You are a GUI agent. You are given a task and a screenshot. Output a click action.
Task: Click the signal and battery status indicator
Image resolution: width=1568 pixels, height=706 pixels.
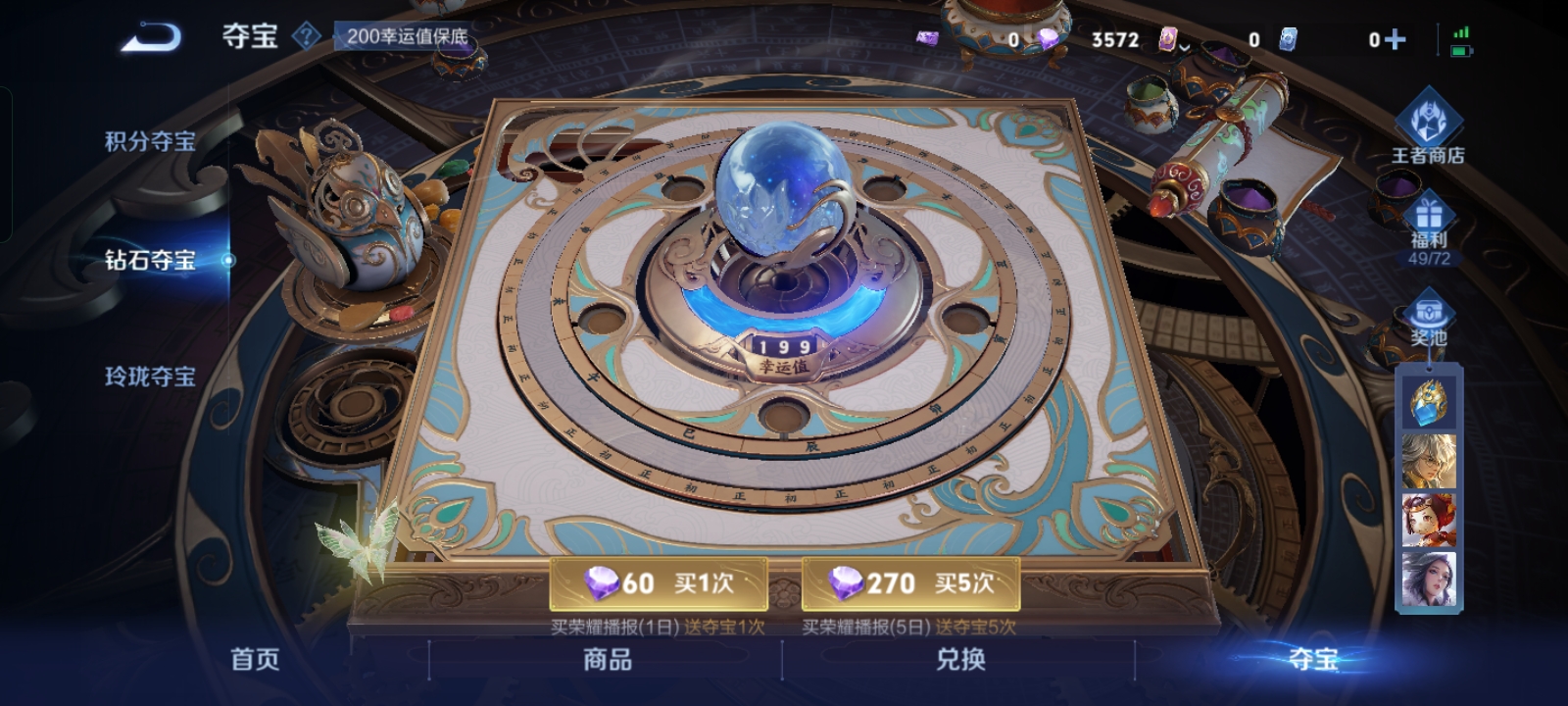(x=1462, y=40)
